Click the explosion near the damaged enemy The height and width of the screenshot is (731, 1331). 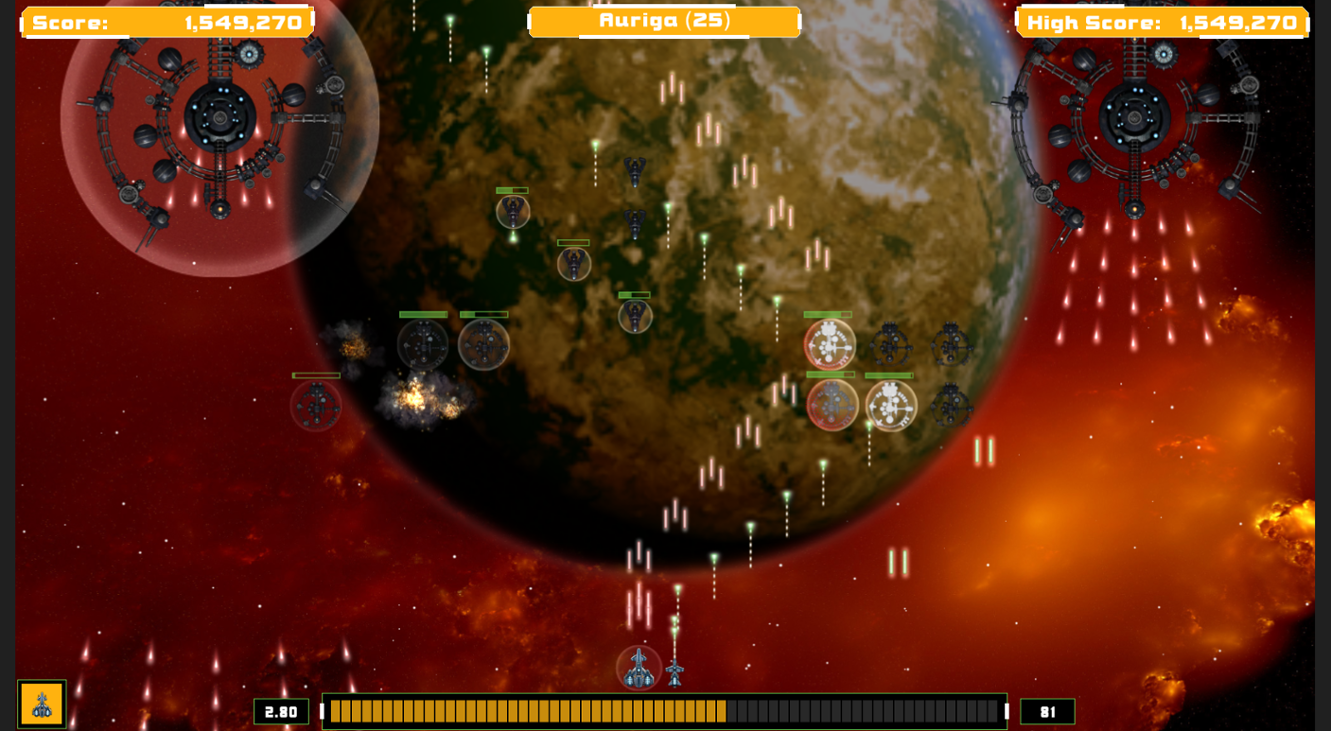415,398
